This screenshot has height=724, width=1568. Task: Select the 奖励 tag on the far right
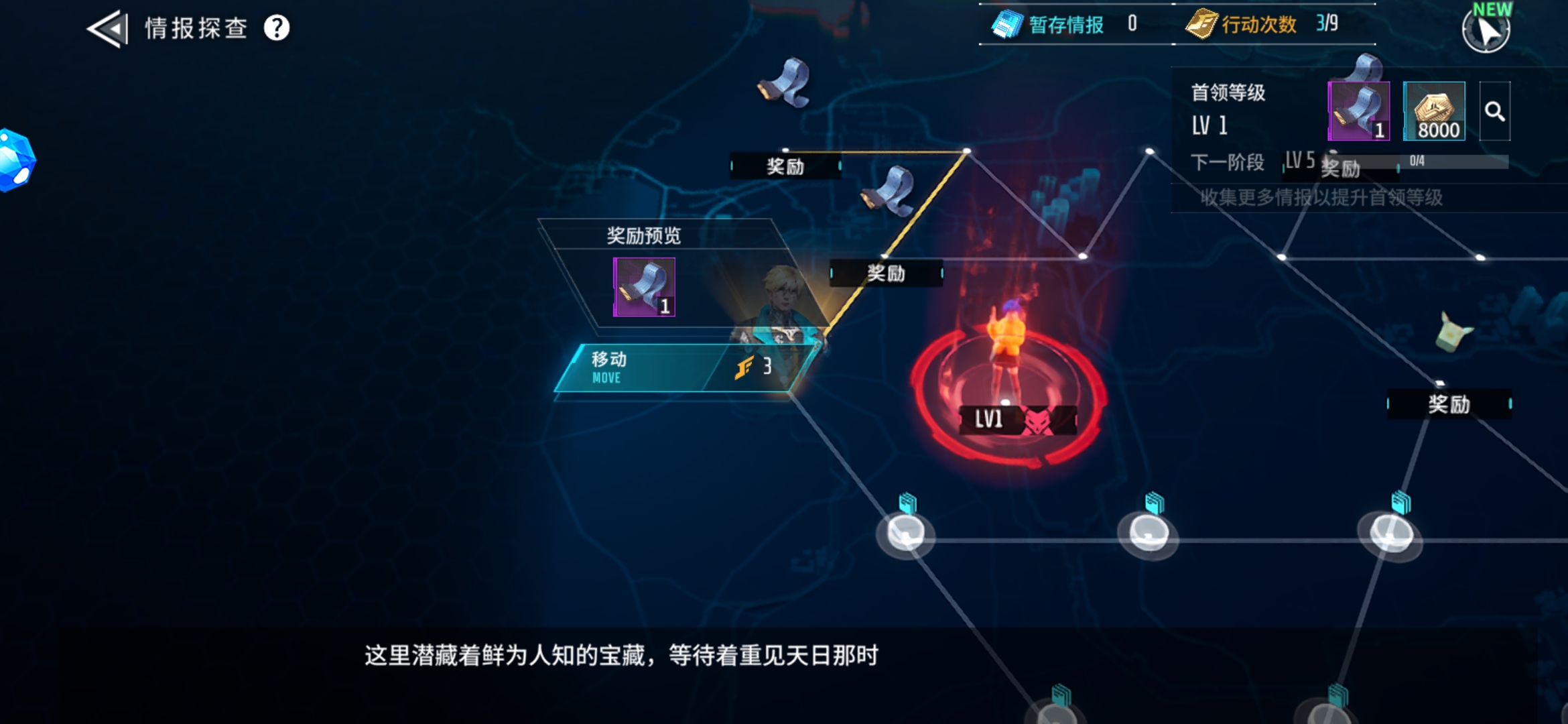click(1449, 404)
